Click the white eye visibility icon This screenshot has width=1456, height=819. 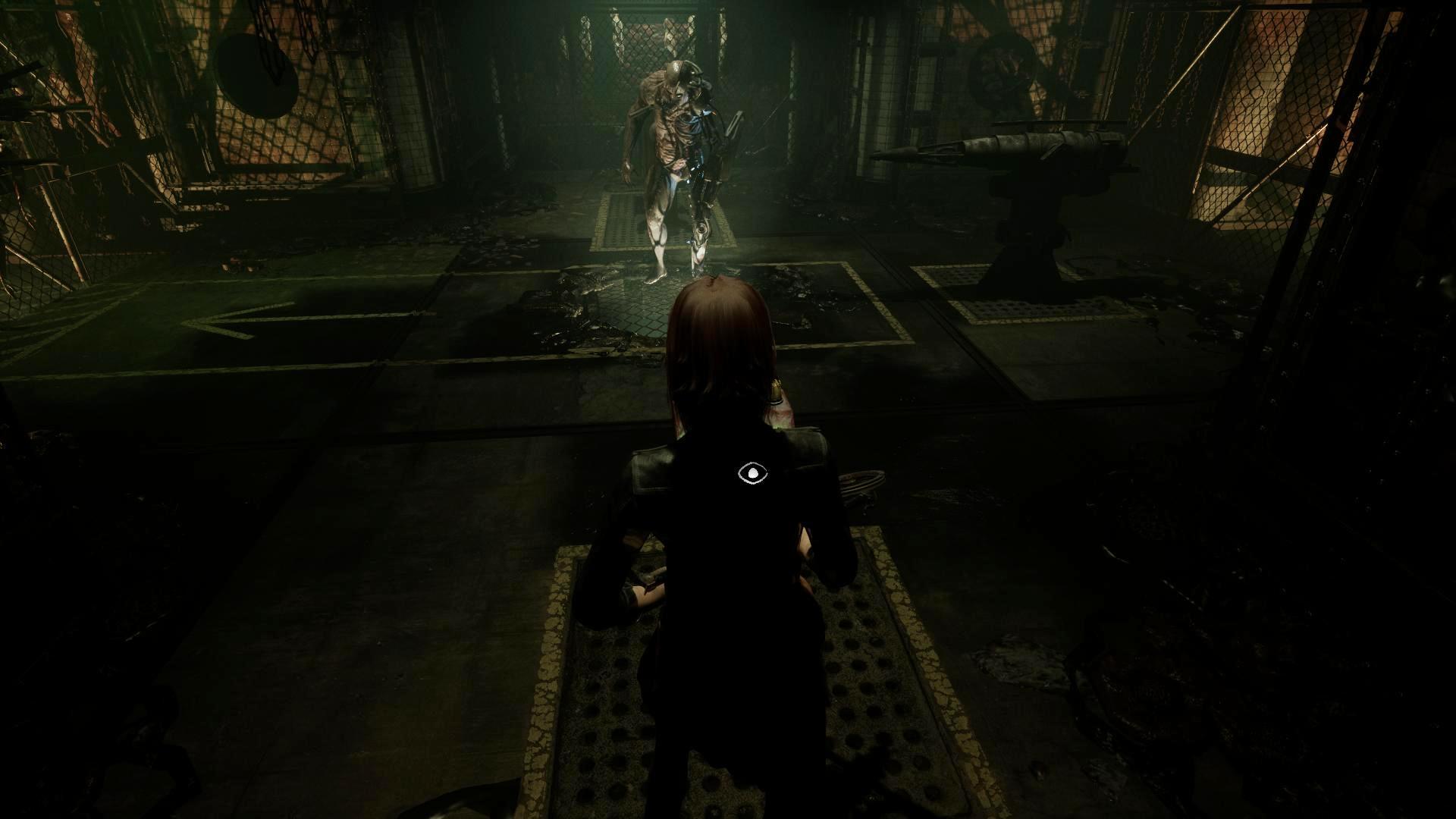point(752,474)
